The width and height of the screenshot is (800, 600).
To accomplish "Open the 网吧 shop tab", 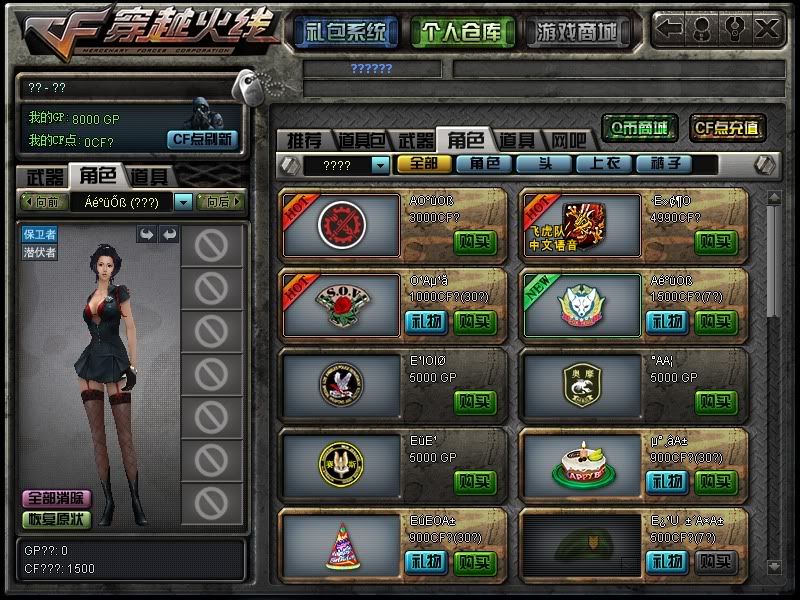I will [x=568, y=140].
